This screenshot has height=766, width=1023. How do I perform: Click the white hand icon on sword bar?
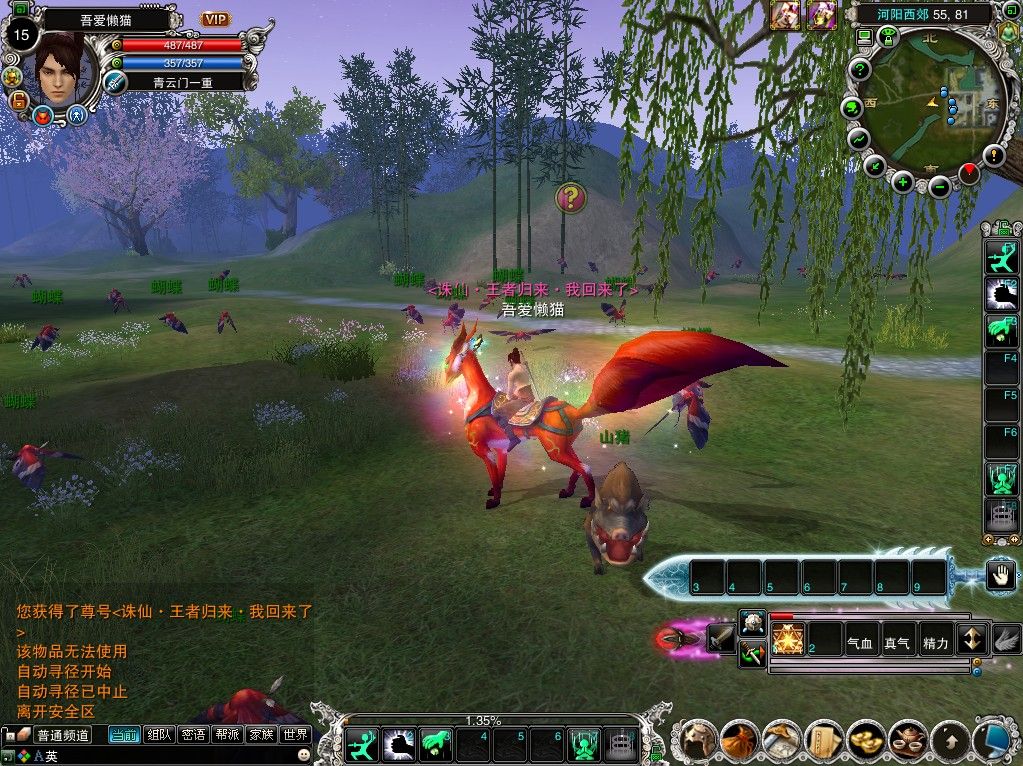[1001, 574]
